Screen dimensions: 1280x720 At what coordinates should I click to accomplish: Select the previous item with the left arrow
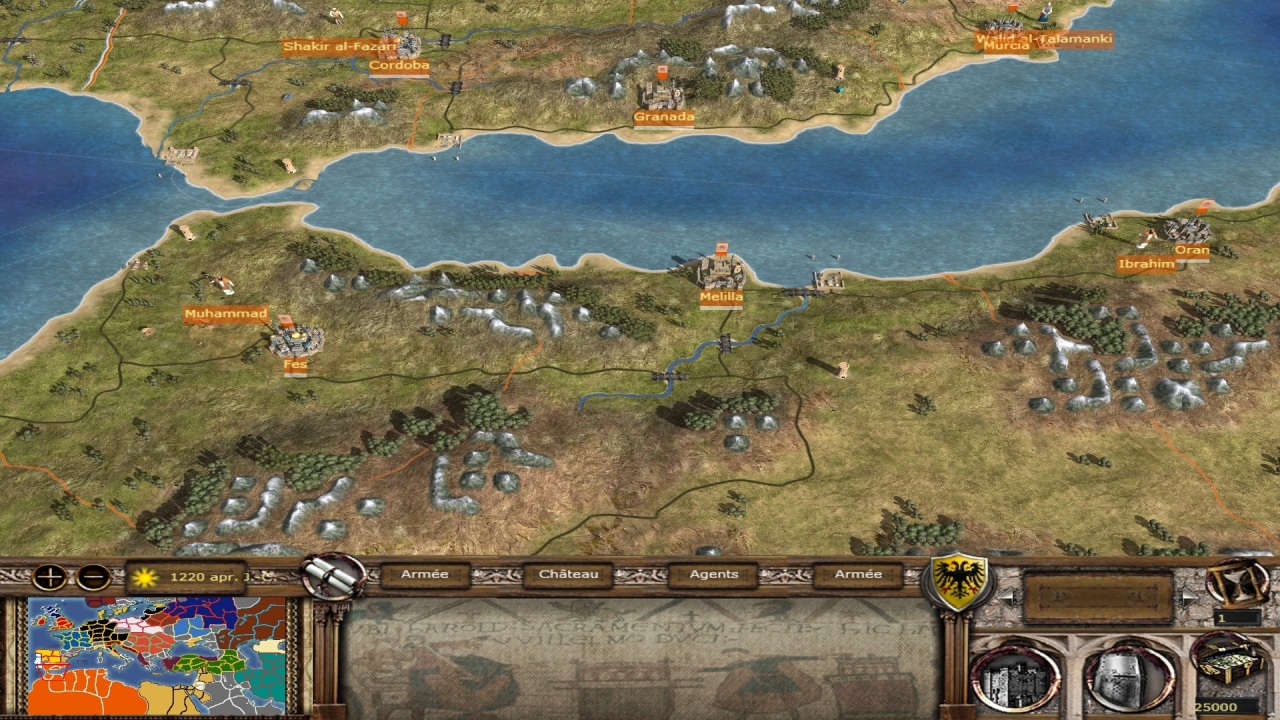click(1007, 598)
